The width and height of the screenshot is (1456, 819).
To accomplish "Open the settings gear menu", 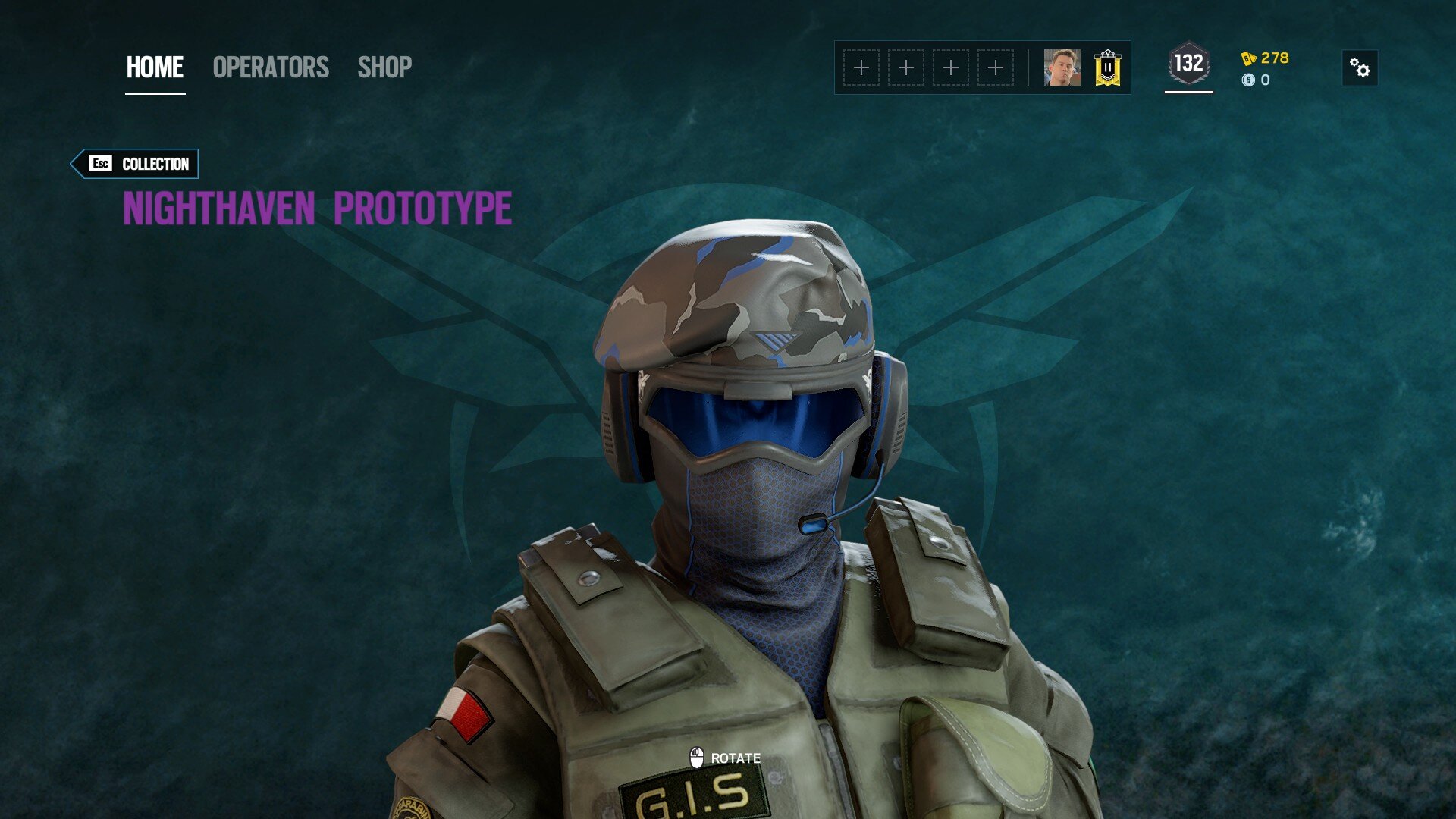I will pos(1360,68).
